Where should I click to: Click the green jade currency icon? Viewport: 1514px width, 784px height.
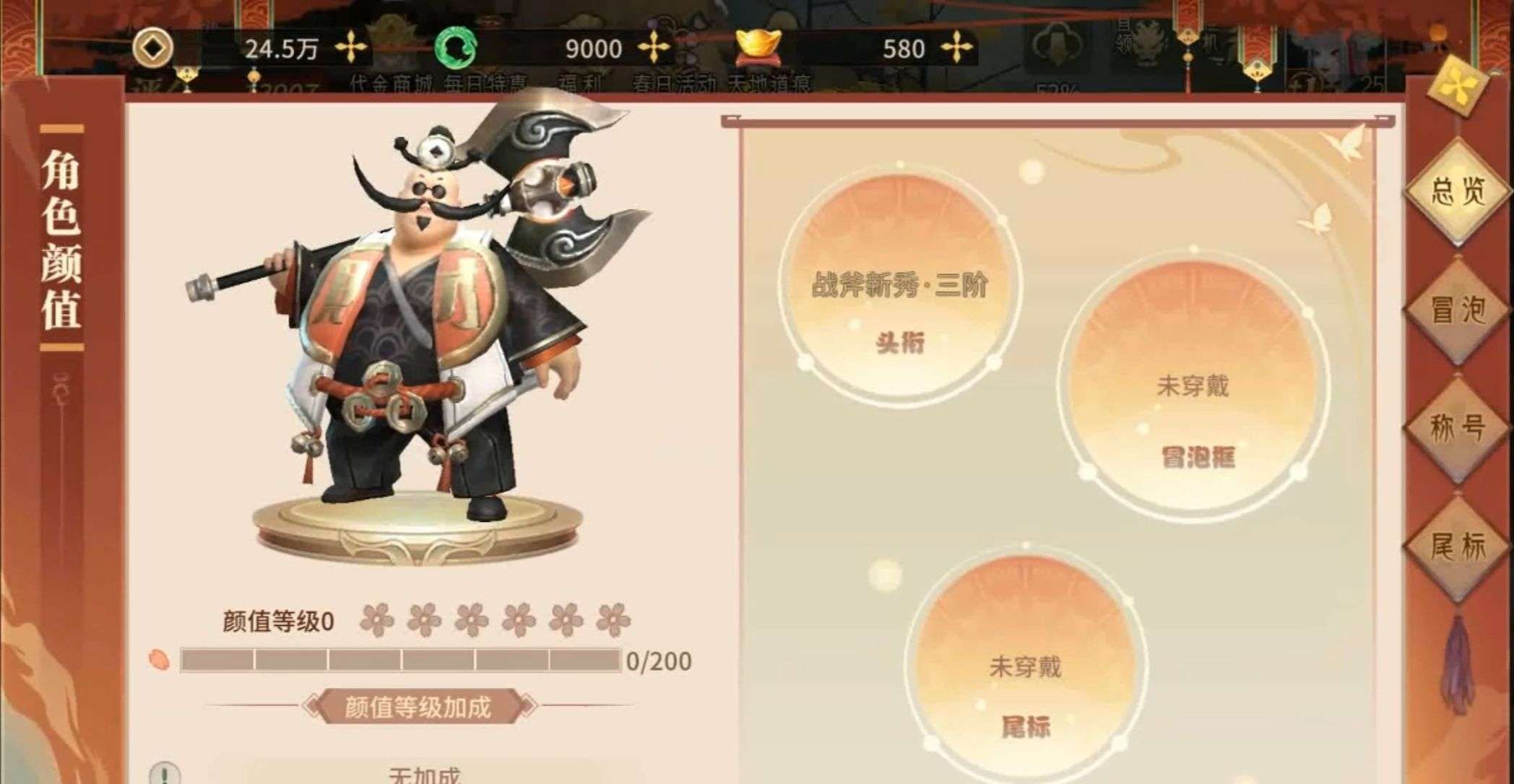point(455,47)
